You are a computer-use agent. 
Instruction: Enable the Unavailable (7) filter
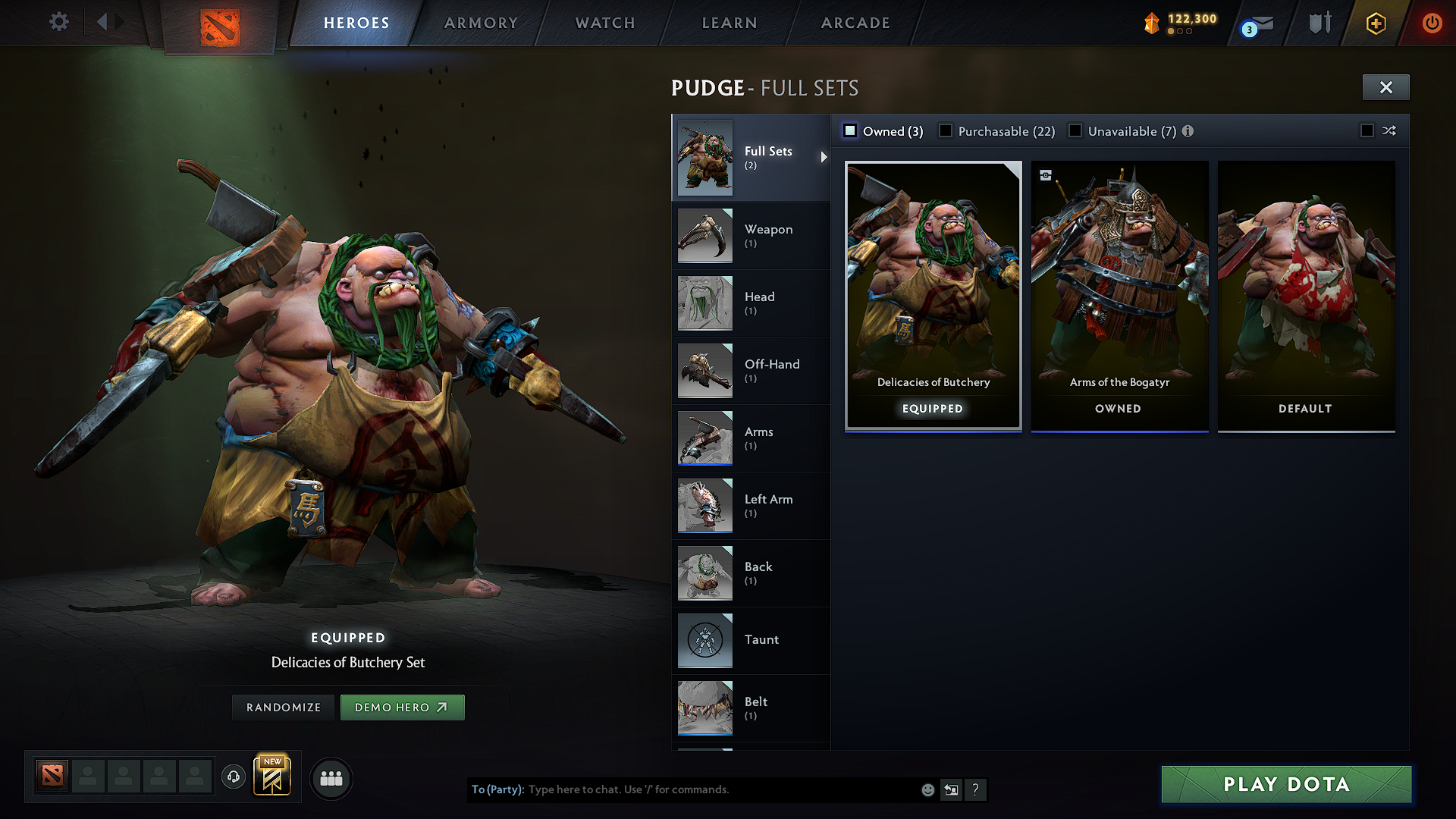coord(1076,130)
